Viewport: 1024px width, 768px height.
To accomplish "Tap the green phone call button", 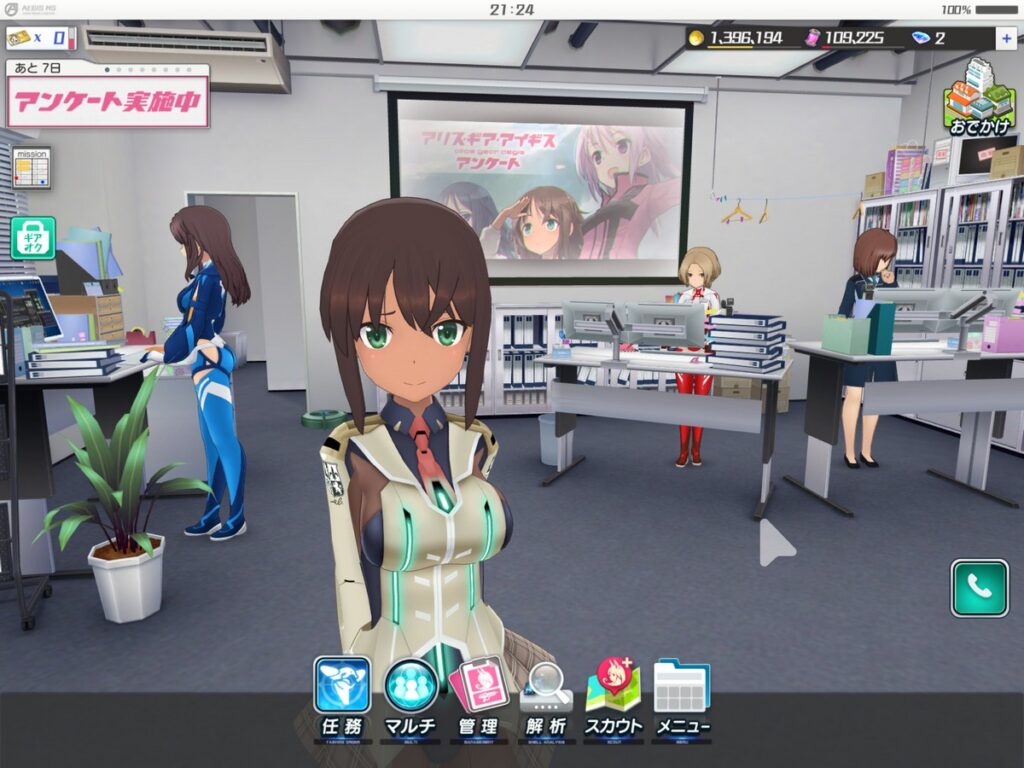I will click(x=979, y=588).
